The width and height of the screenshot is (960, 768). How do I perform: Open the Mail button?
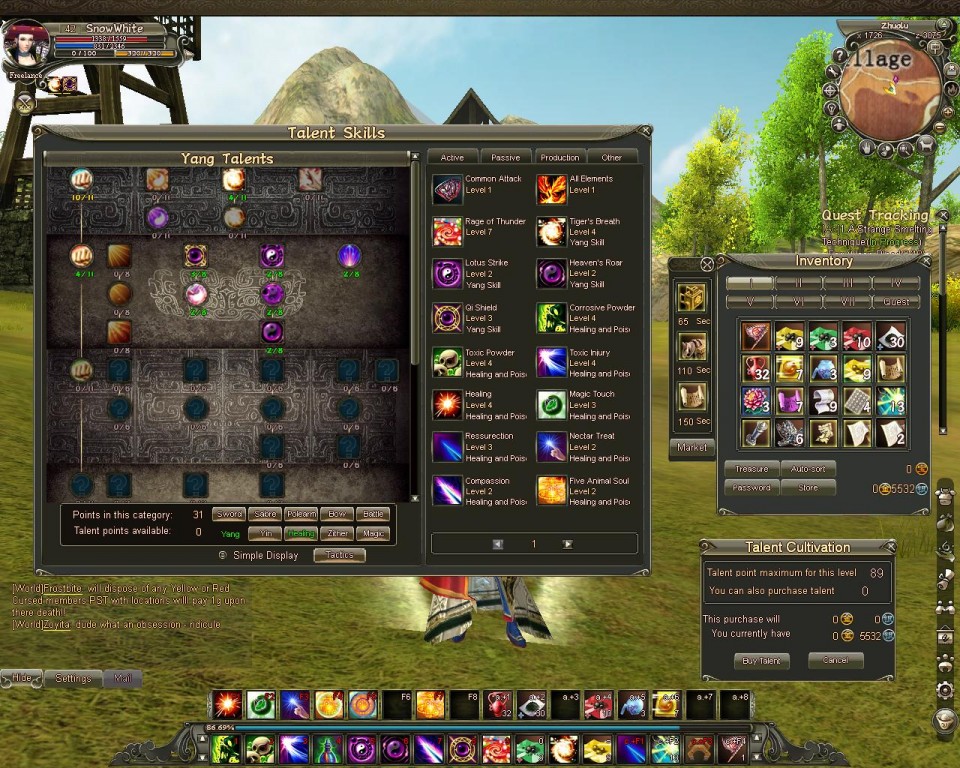(123, 678)
